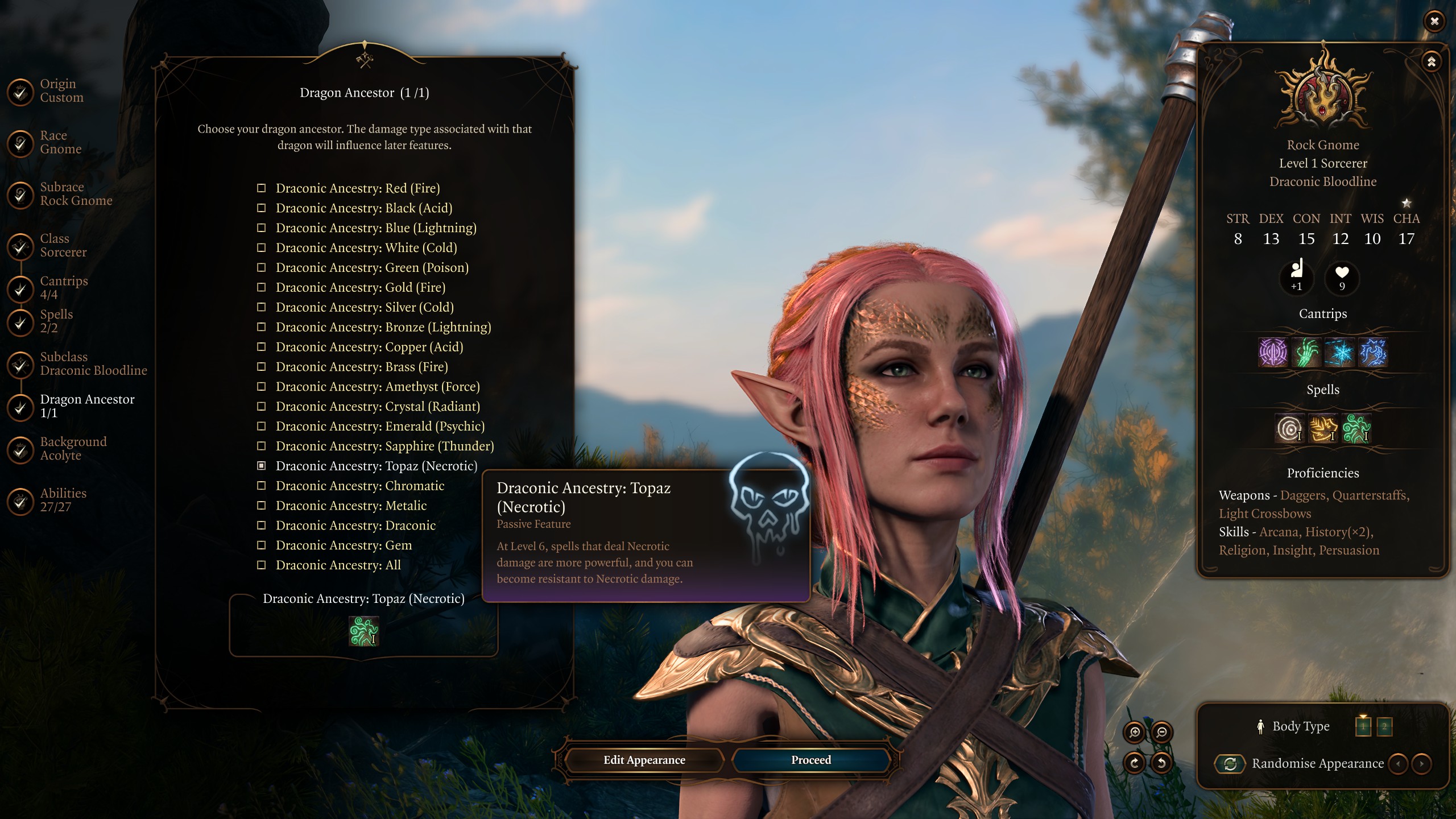The height and width of the screenshot is (819, 1456).
Task: Choose Draconic Ancestry: Blue (Lightning)
Action: tap(375, 228)
